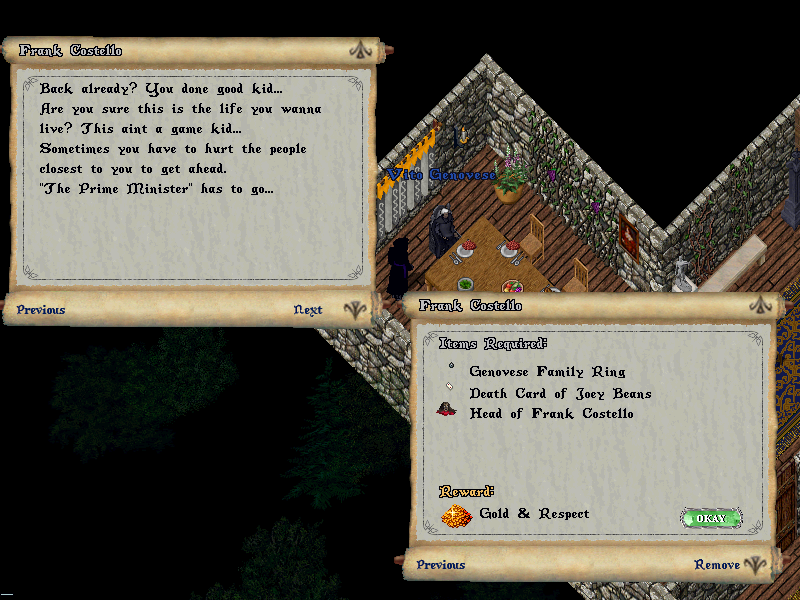Select the Head of Frank Costello item icon

click(x=447, y=411)
